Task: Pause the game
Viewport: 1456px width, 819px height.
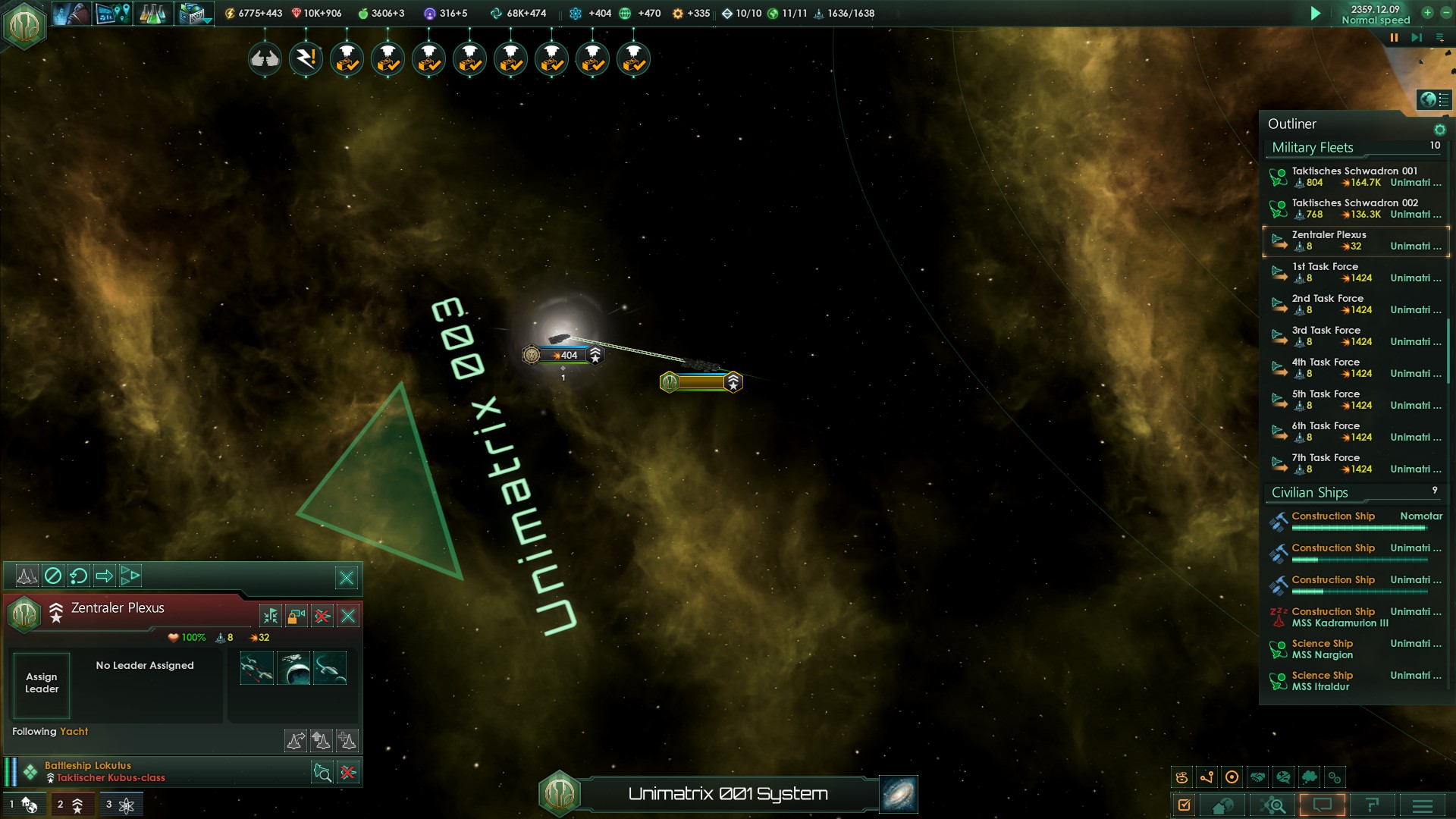Action: tap(1394, 37)
